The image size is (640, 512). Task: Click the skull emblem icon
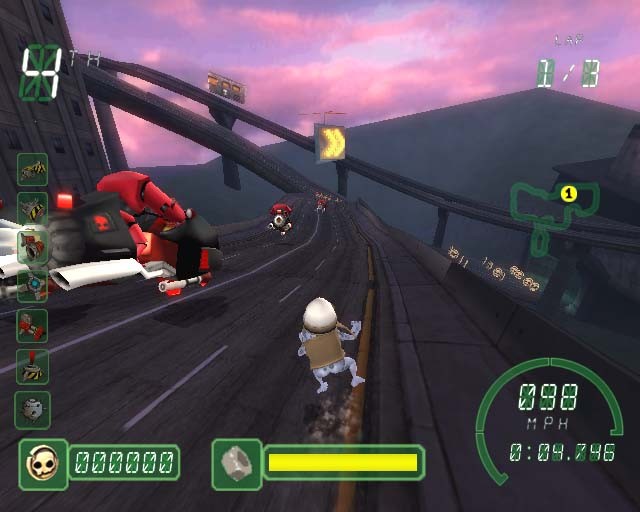tap(43, 463)
